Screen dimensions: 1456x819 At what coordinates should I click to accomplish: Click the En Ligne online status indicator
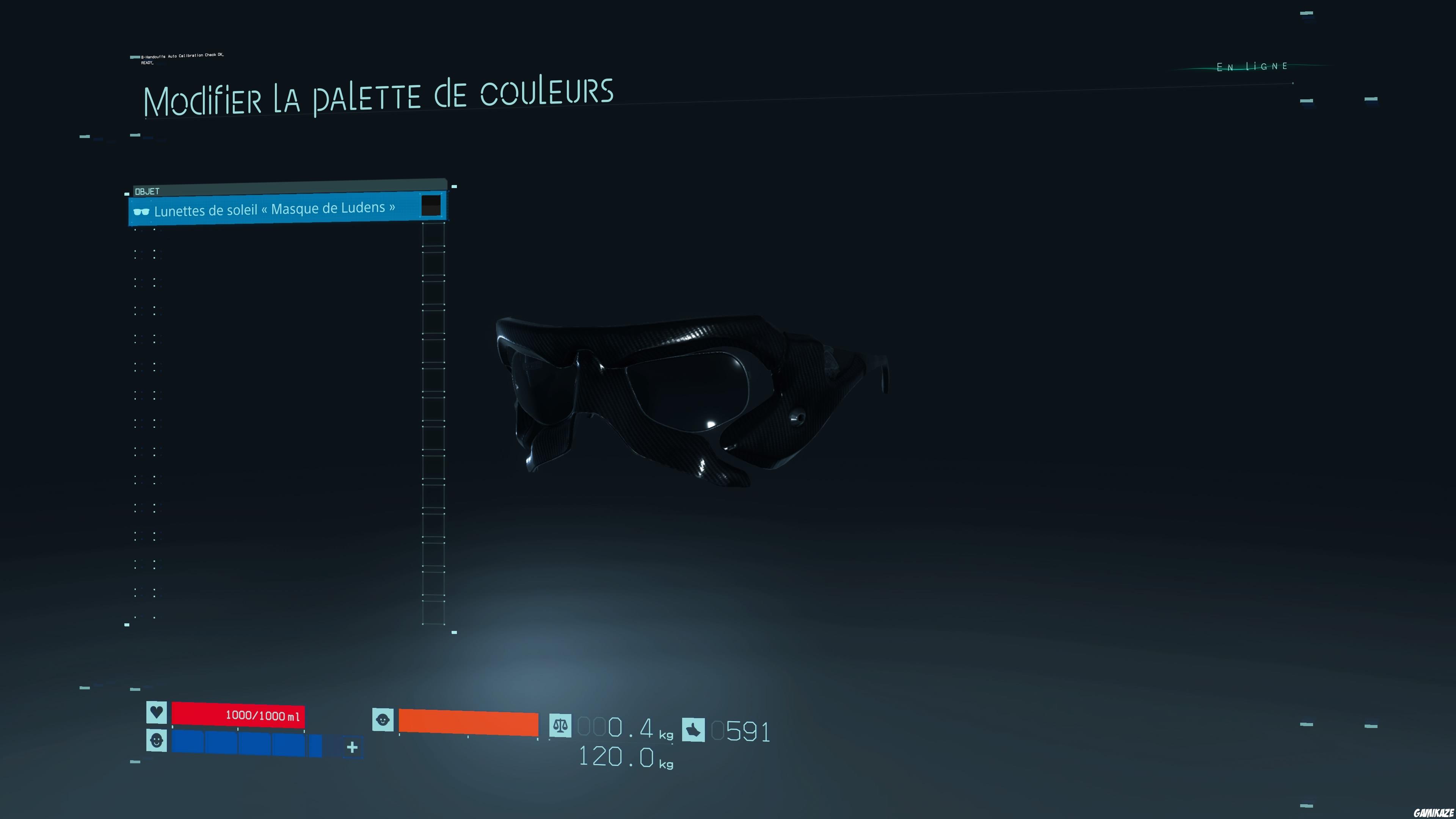click(x=1252, y=66)
